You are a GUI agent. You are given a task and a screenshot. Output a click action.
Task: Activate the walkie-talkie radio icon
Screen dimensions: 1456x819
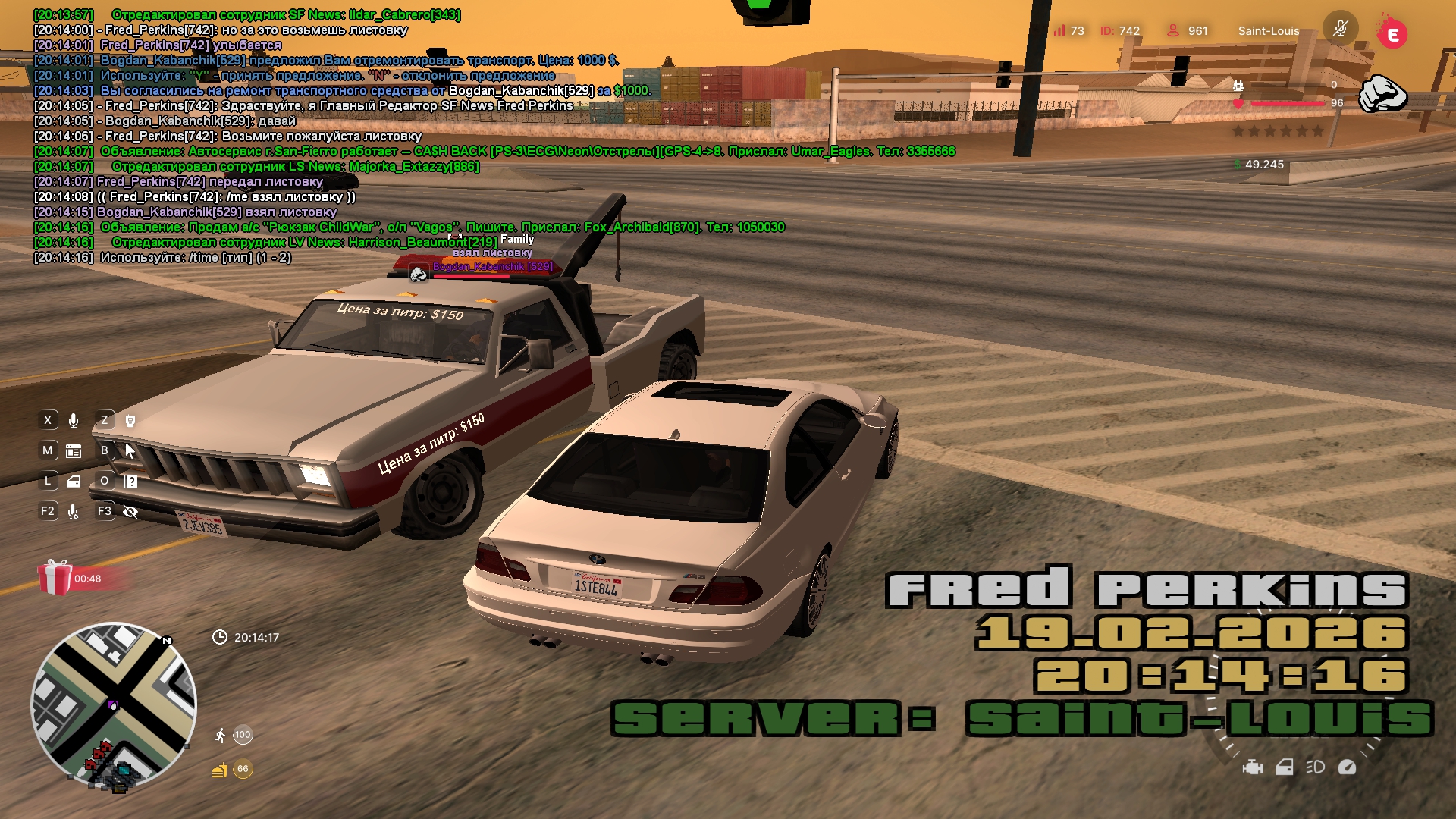(x=130, y=421)
